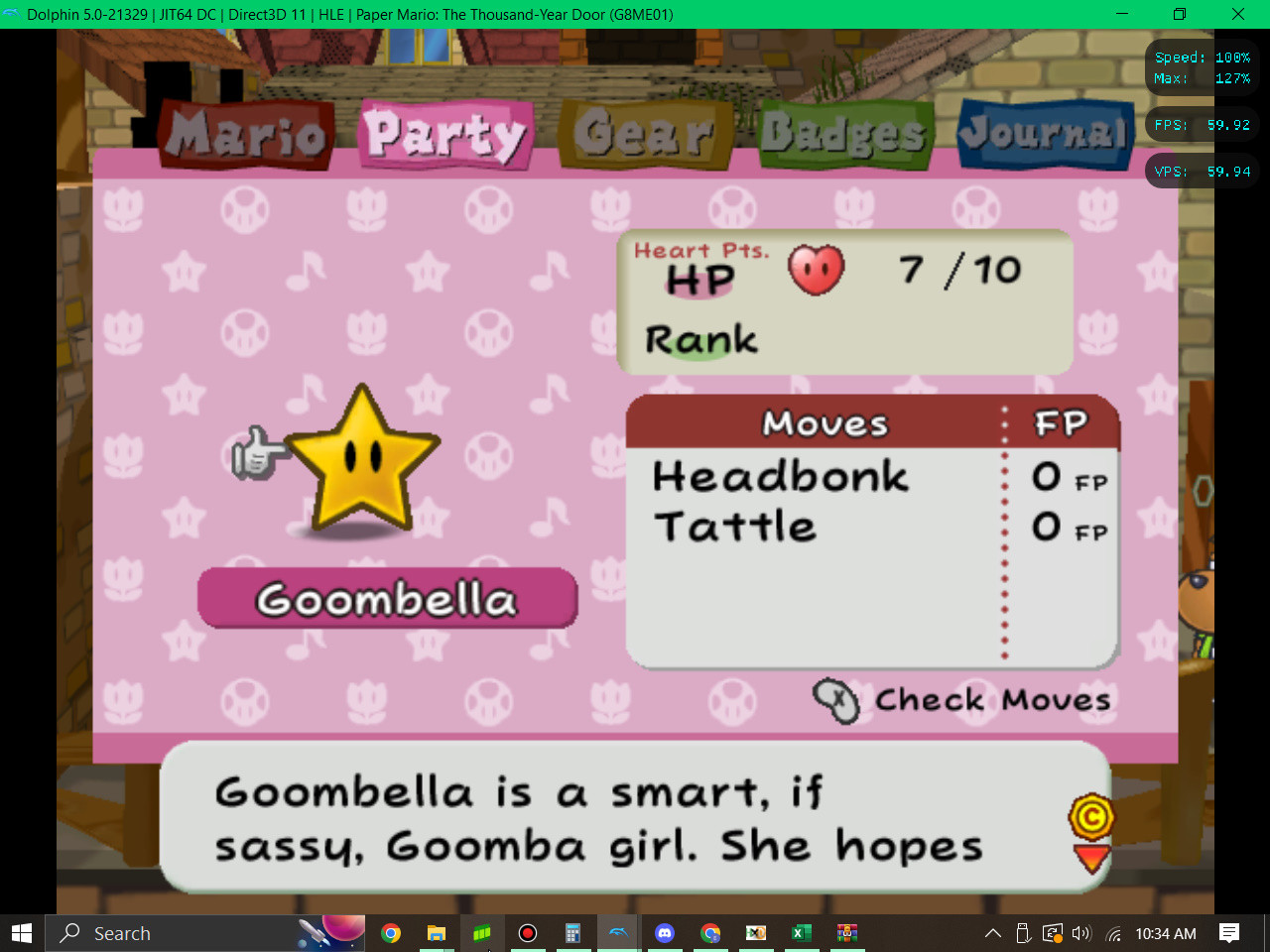Select the Party tab
This screenshot has width=1270, height=952.
[445, 132]
